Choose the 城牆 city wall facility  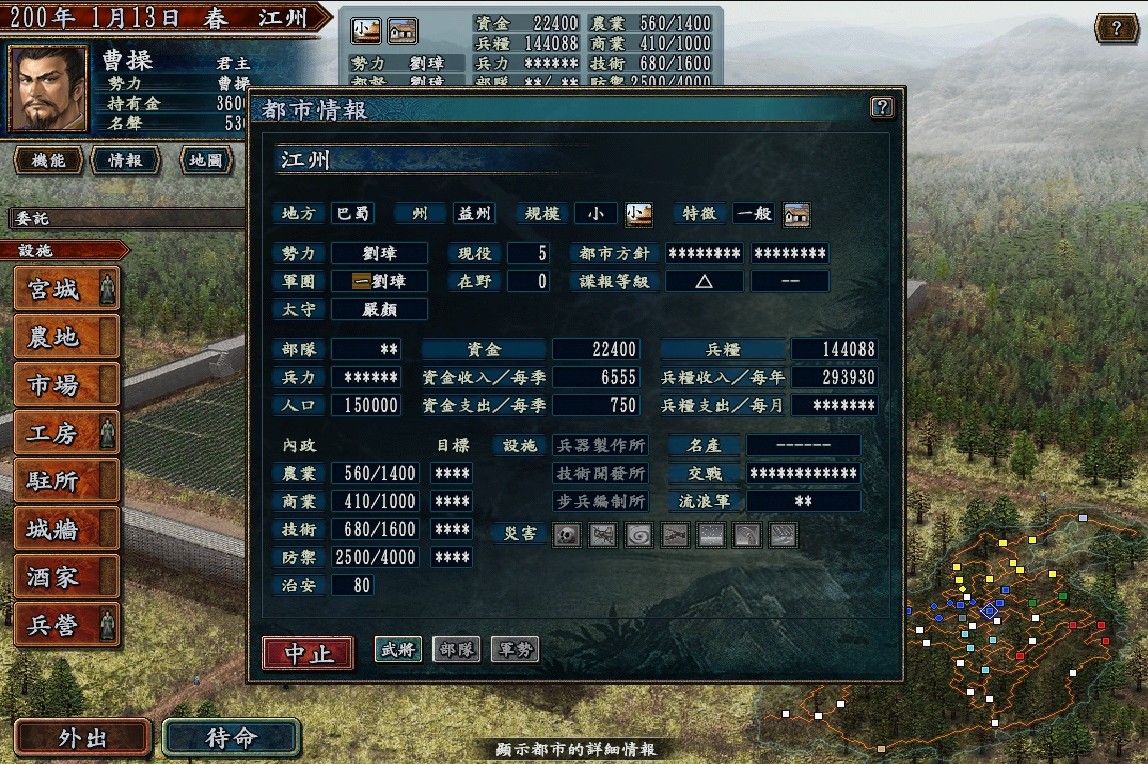tap(67, 530)
